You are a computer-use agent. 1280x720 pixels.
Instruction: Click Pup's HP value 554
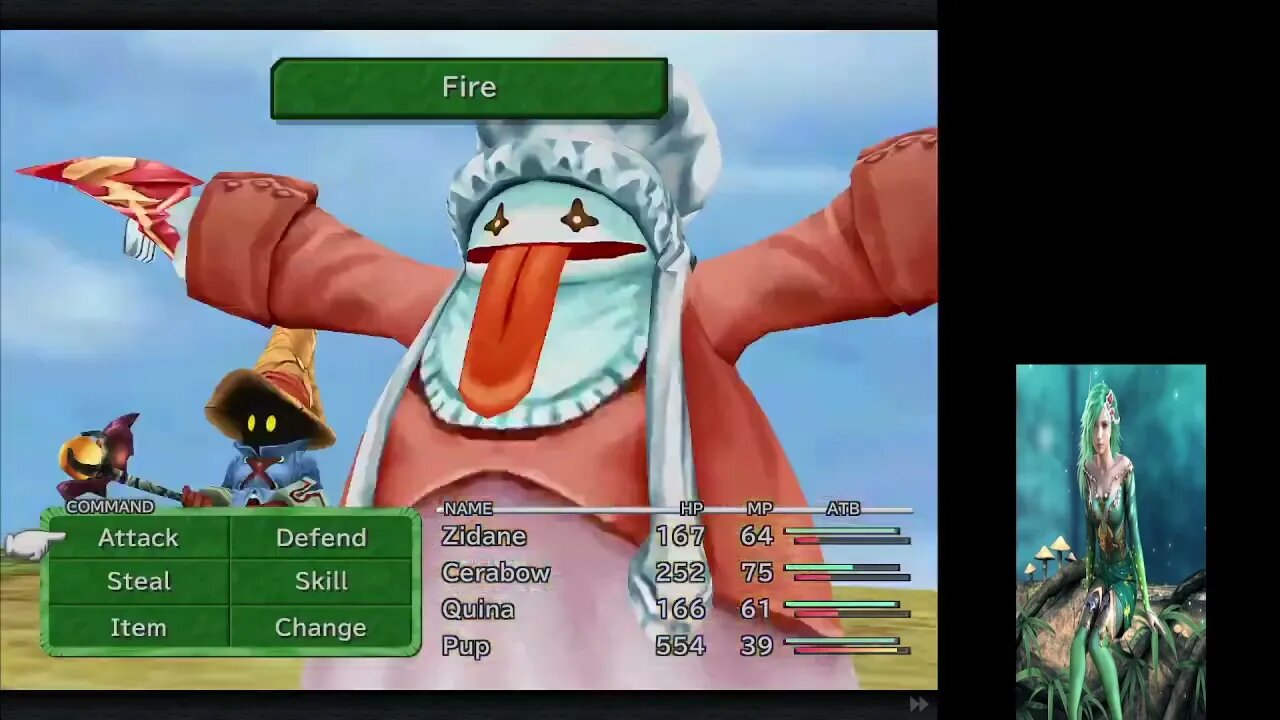tap(681, 647)
